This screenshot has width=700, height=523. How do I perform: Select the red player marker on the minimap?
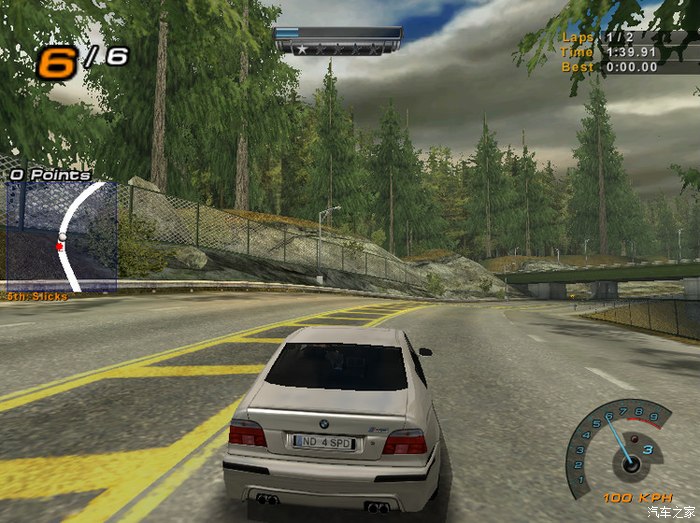[x=60, y=245]
